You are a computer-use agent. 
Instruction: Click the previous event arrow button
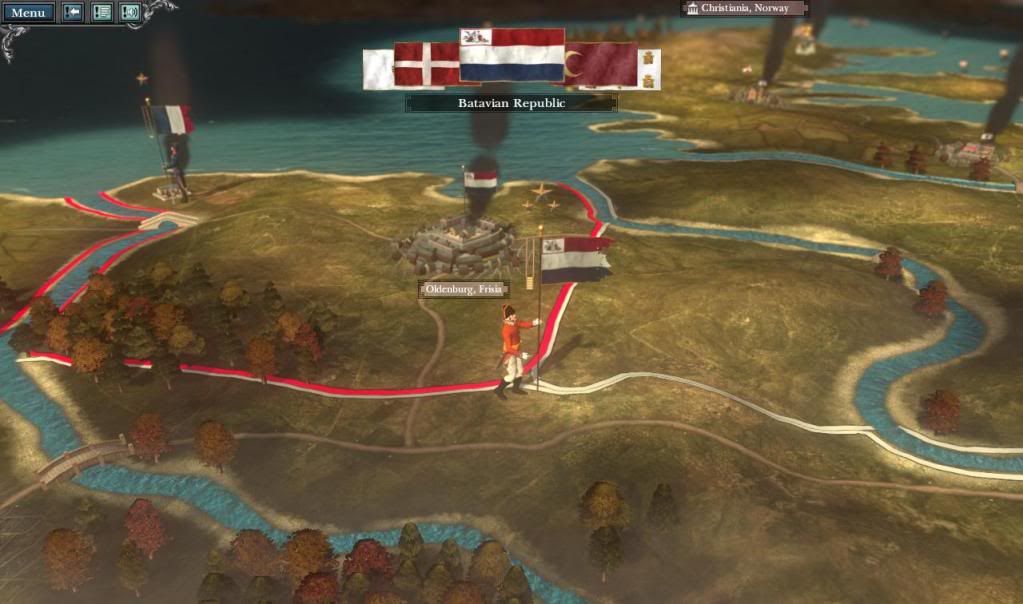pos(73,13)
